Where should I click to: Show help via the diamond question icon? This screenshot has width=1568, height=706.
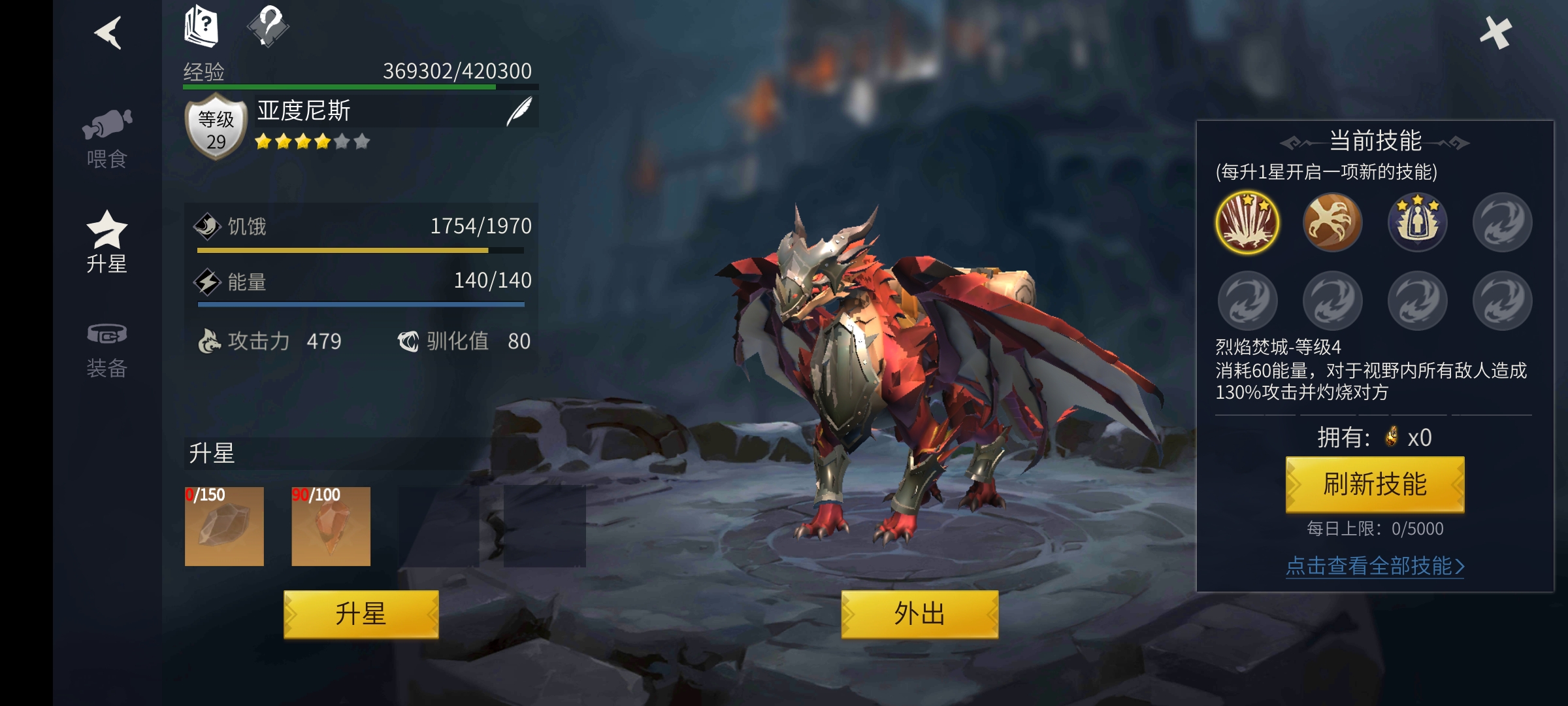268,26
